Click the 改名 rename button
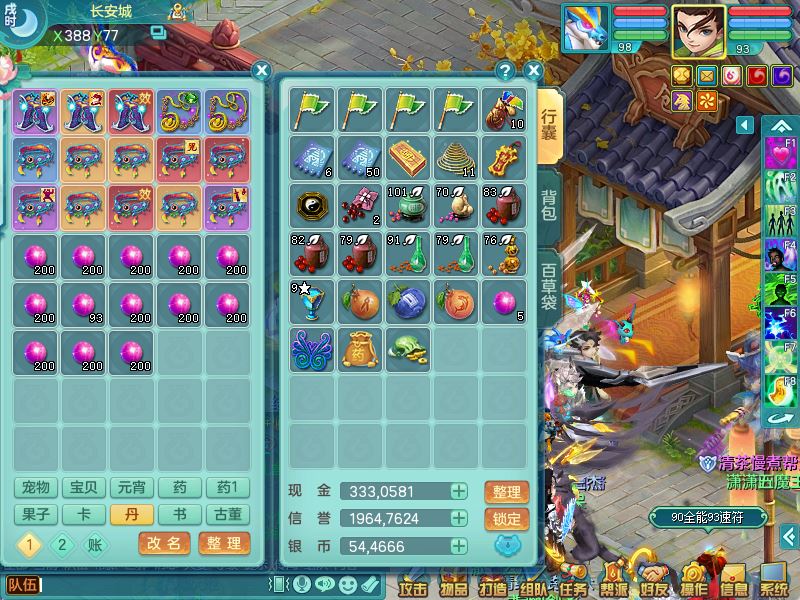 coord(164,544)
